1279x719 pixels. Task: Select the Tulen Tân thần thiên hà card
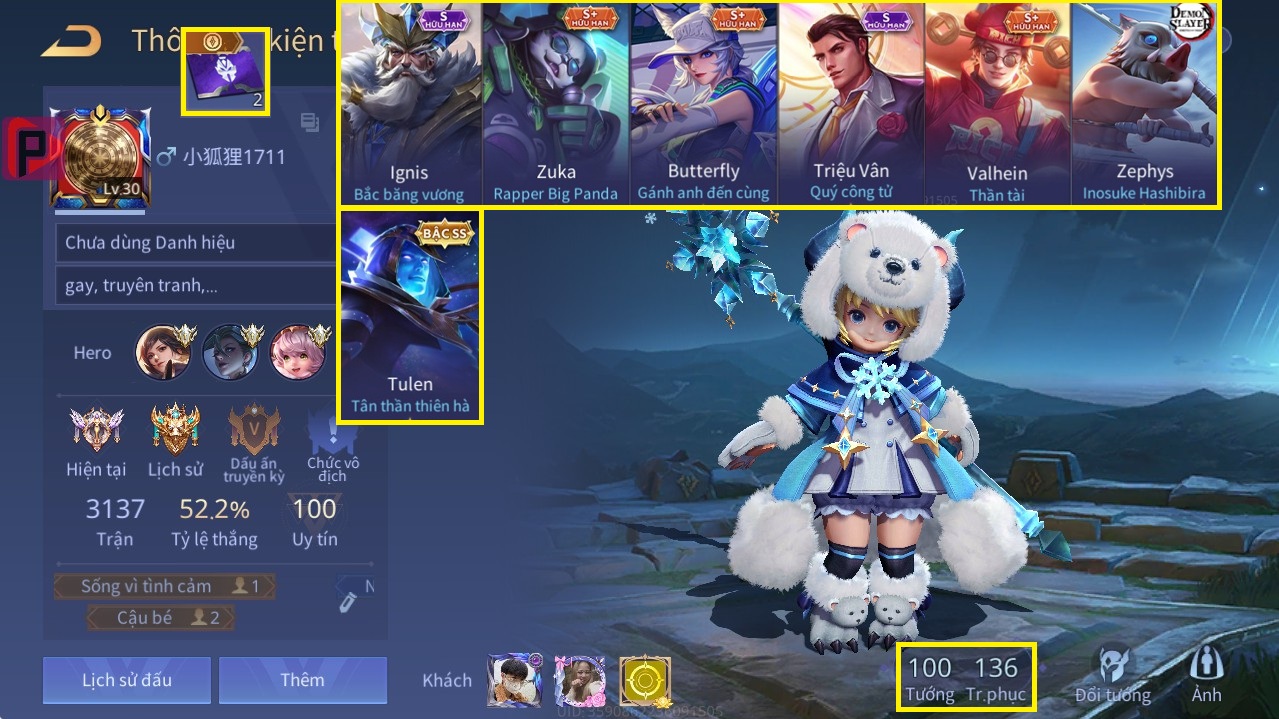tap(410, 315)
